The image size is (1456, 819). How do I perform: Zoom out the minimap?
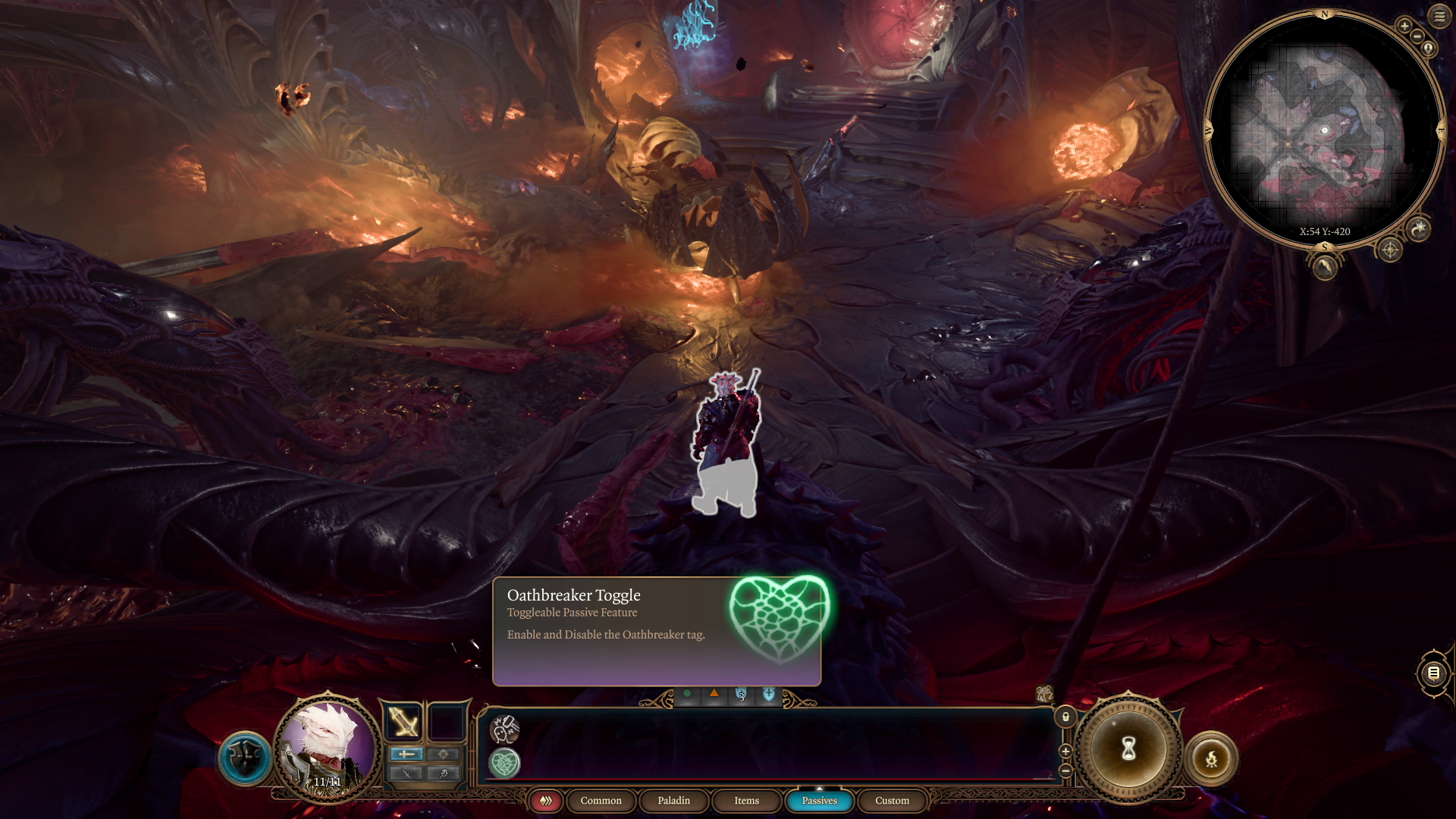(1417, 36)
